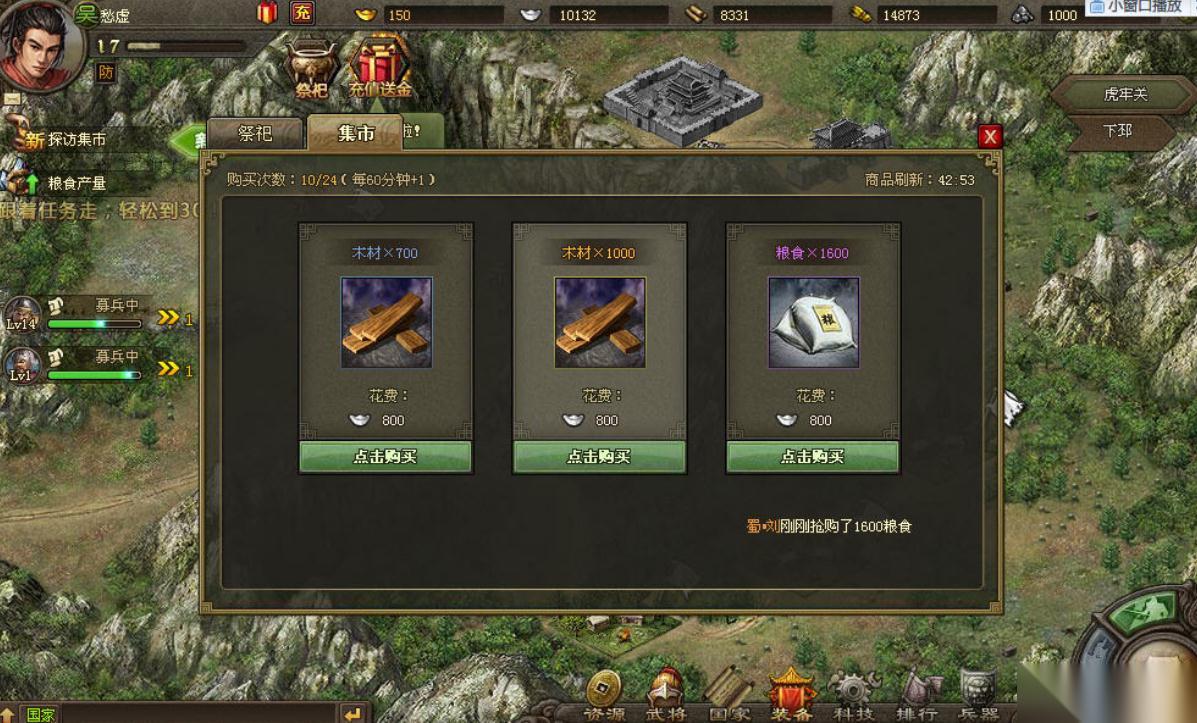This screenshot has width=1197, height=723.
Task: Select the 粮食 grain sack item icon
Action: [x=813, y=322]
